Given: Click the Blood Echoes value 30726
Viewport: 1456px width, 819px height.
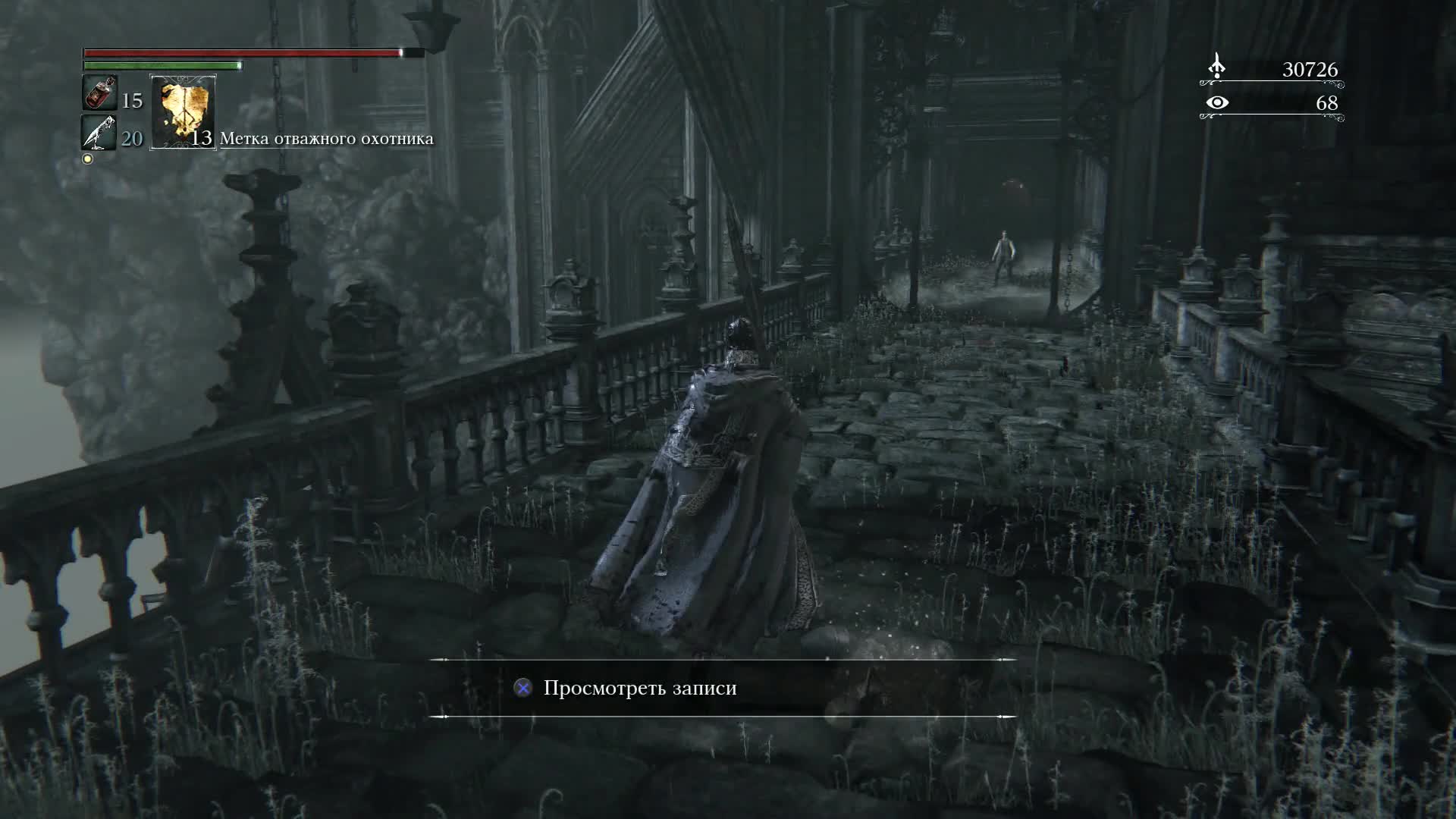Looking at the screenshot, I should click(1308, 71).
